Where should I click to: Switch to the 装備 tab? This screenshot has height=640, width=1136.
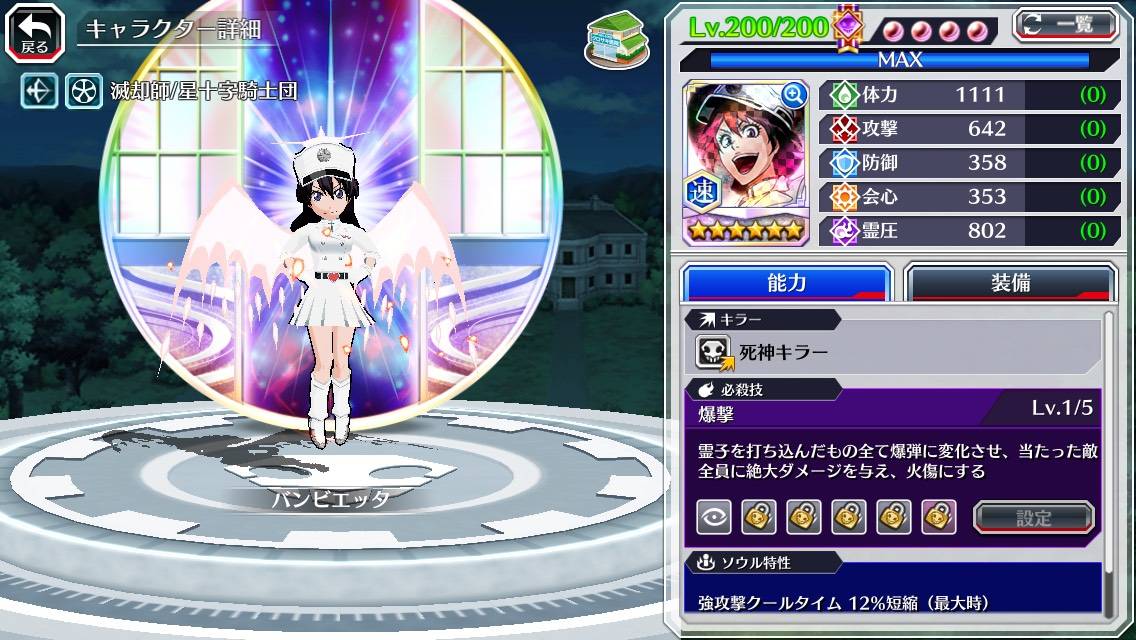pyautogui.click(x=1010, y=283)
